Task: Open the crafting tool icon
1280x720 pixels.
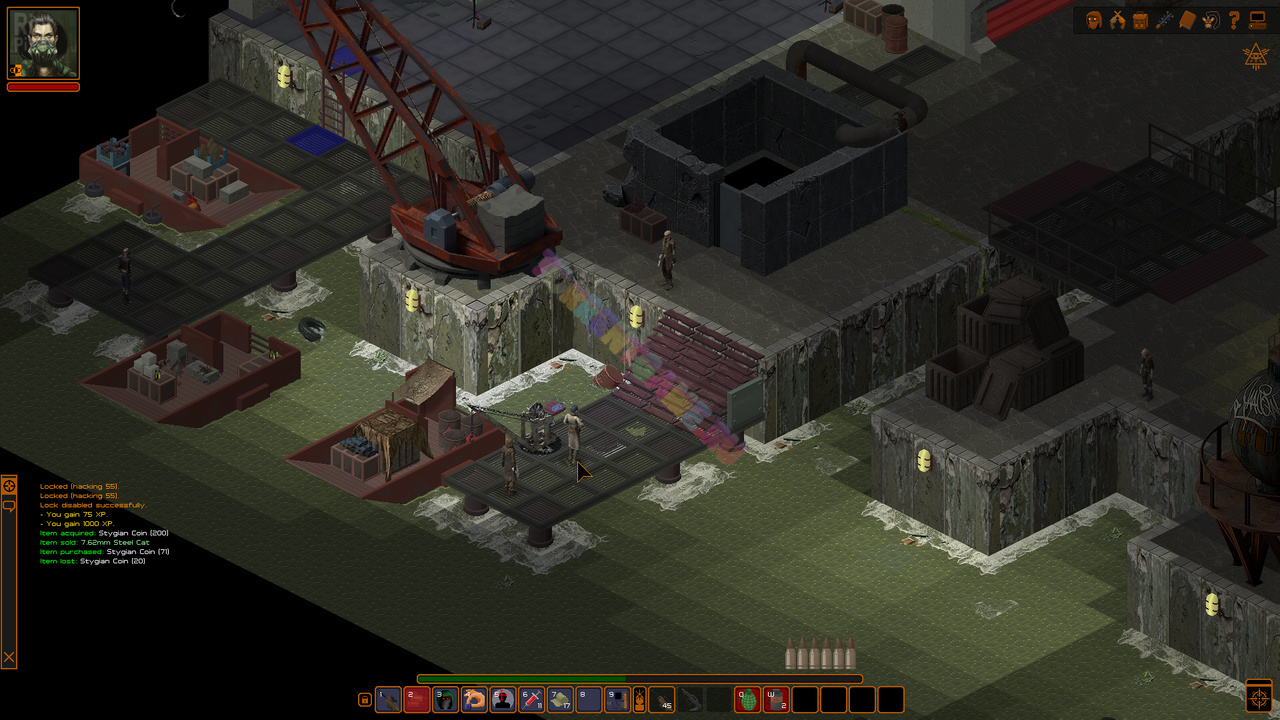Action: point(1164,20)
